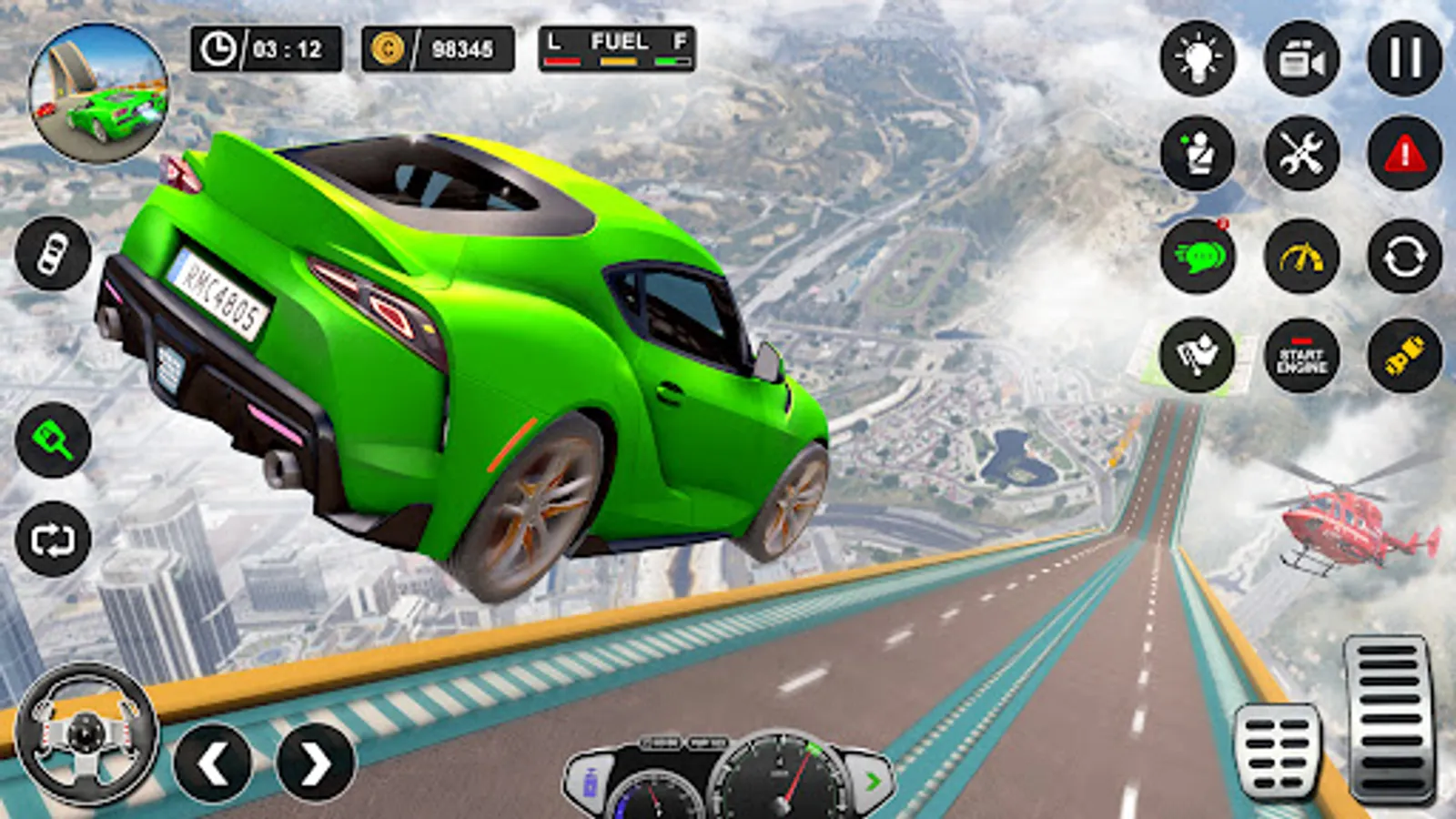Step on the accelerator pedal
Viewport: 1456px width, 819px height.
click(x=1390, y=719)
